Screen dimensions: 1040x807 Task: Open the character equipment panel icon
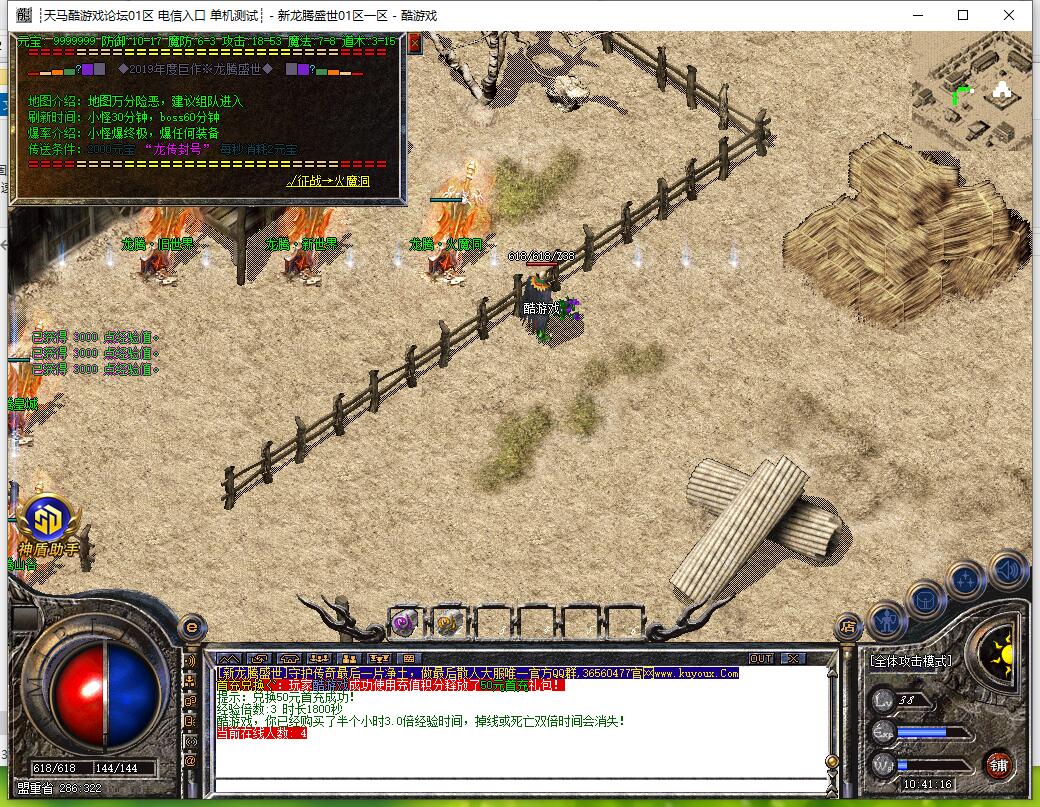click(887, 621)
